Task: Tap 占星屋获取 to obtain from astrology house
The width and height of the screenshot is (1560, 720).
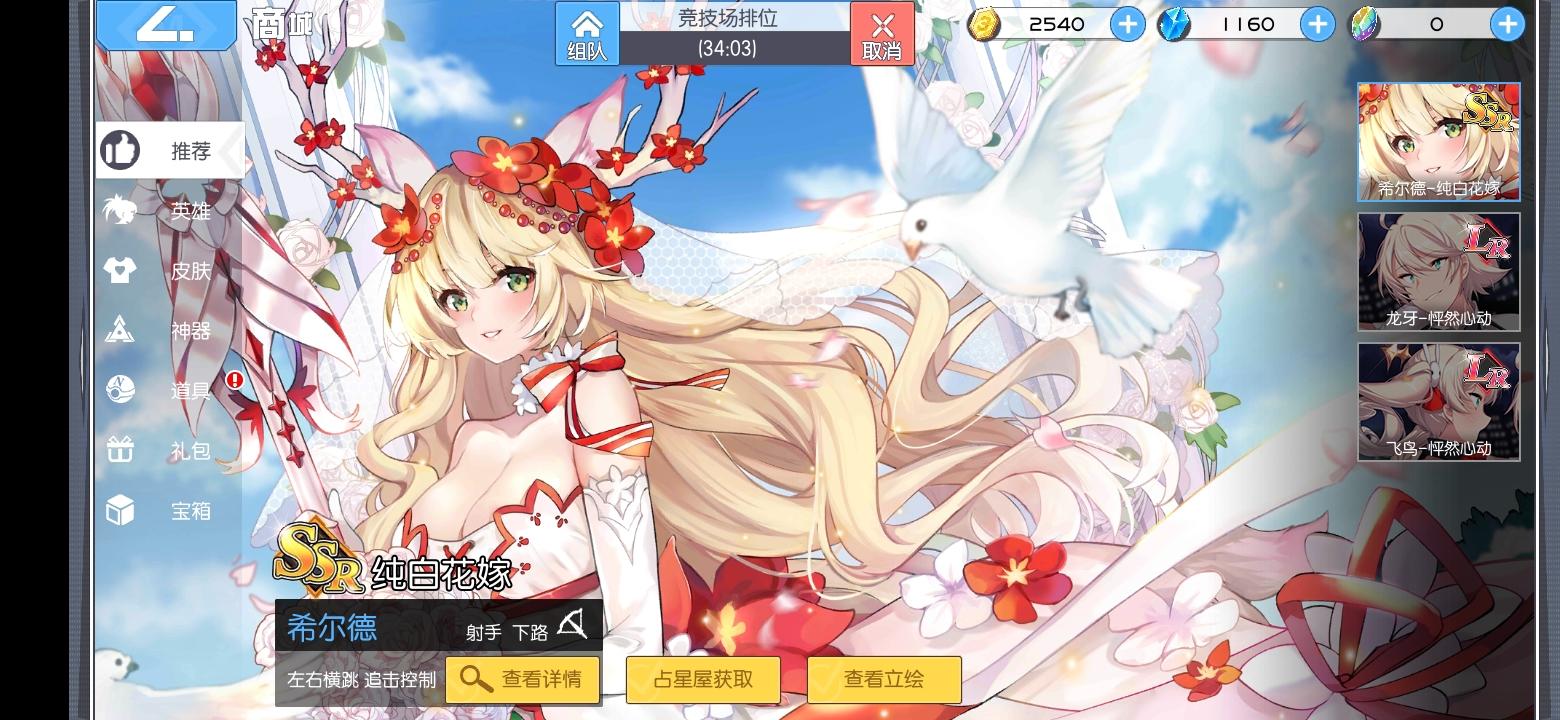Action: point(703,680)
